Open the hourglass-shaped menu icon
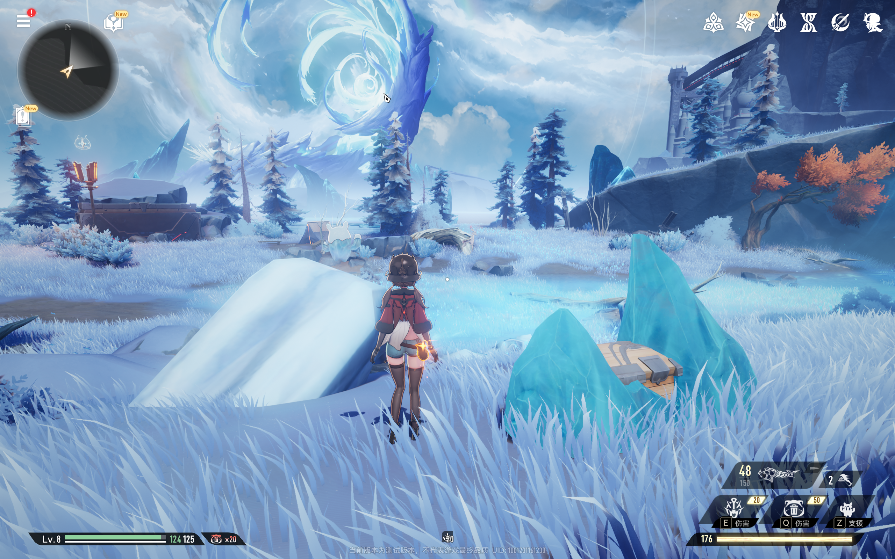This screenshot has height=559, width=895. coord(808,22)
